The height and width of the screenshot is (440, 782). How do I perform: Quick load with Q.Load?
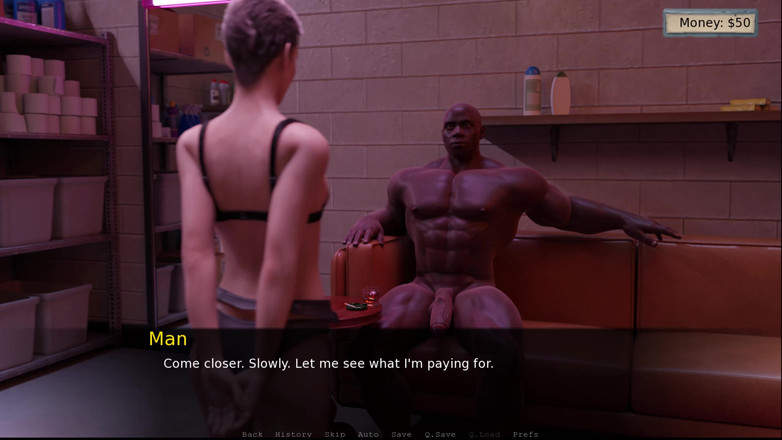coord(483,434)
